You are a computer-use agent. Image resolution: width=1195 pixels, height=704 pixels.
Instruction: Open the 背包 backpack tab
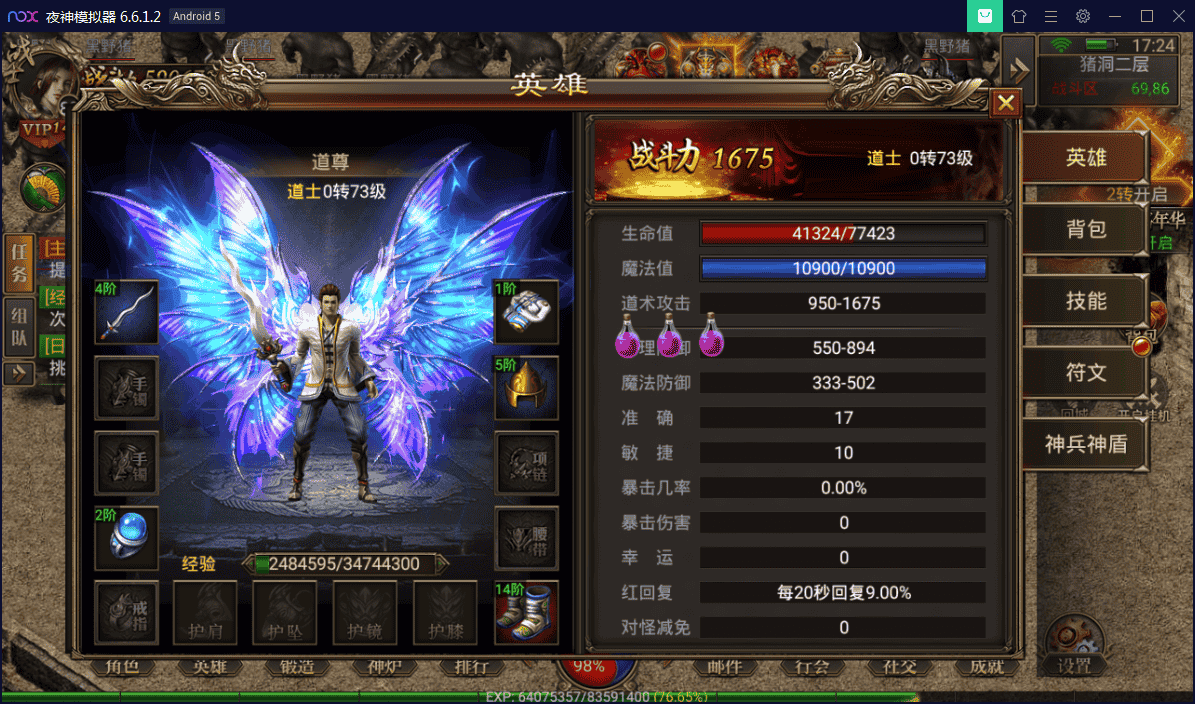[x=1084, y=230]
